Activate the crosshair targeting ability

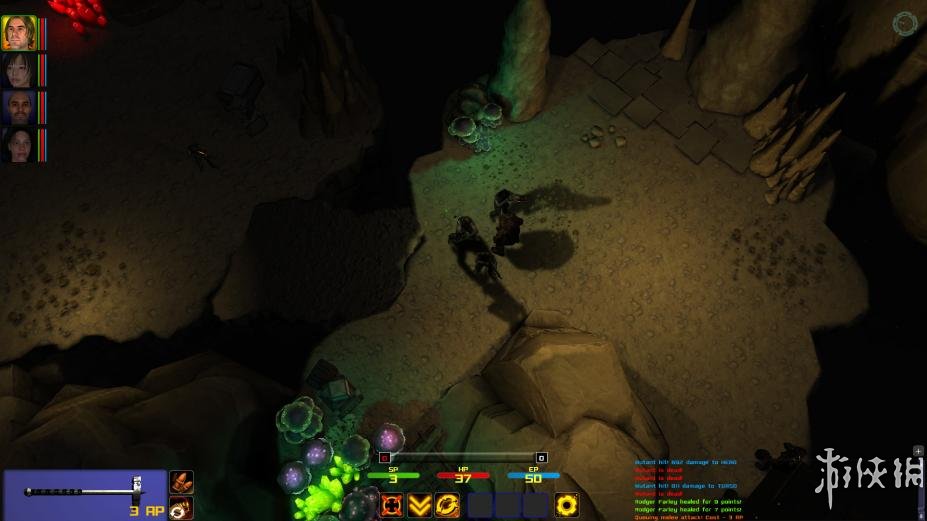pos(391,505)
